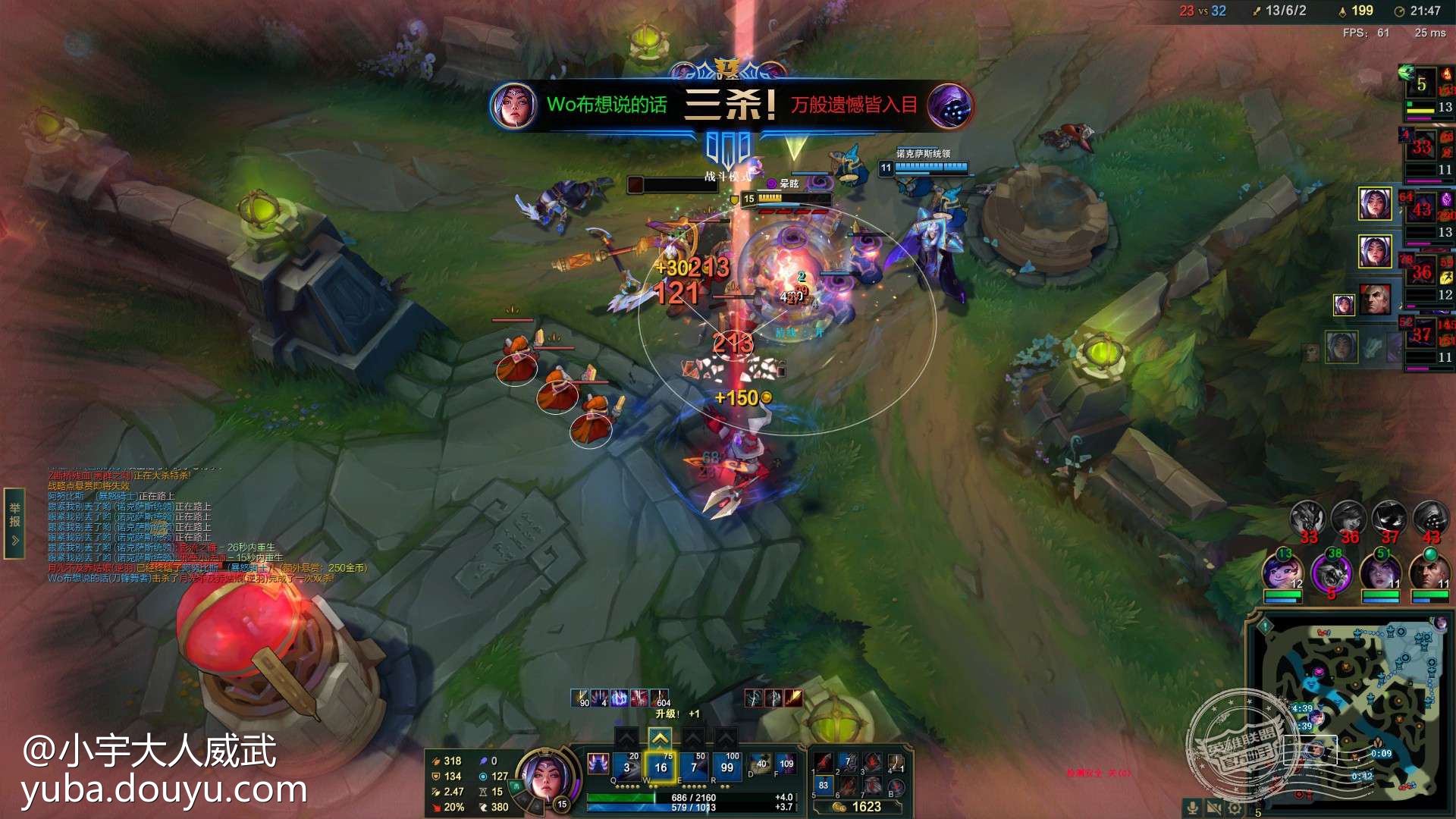Use the item in slot 5 showing 83
Screen dimensions: 1456x819
(x=824, y=786)
